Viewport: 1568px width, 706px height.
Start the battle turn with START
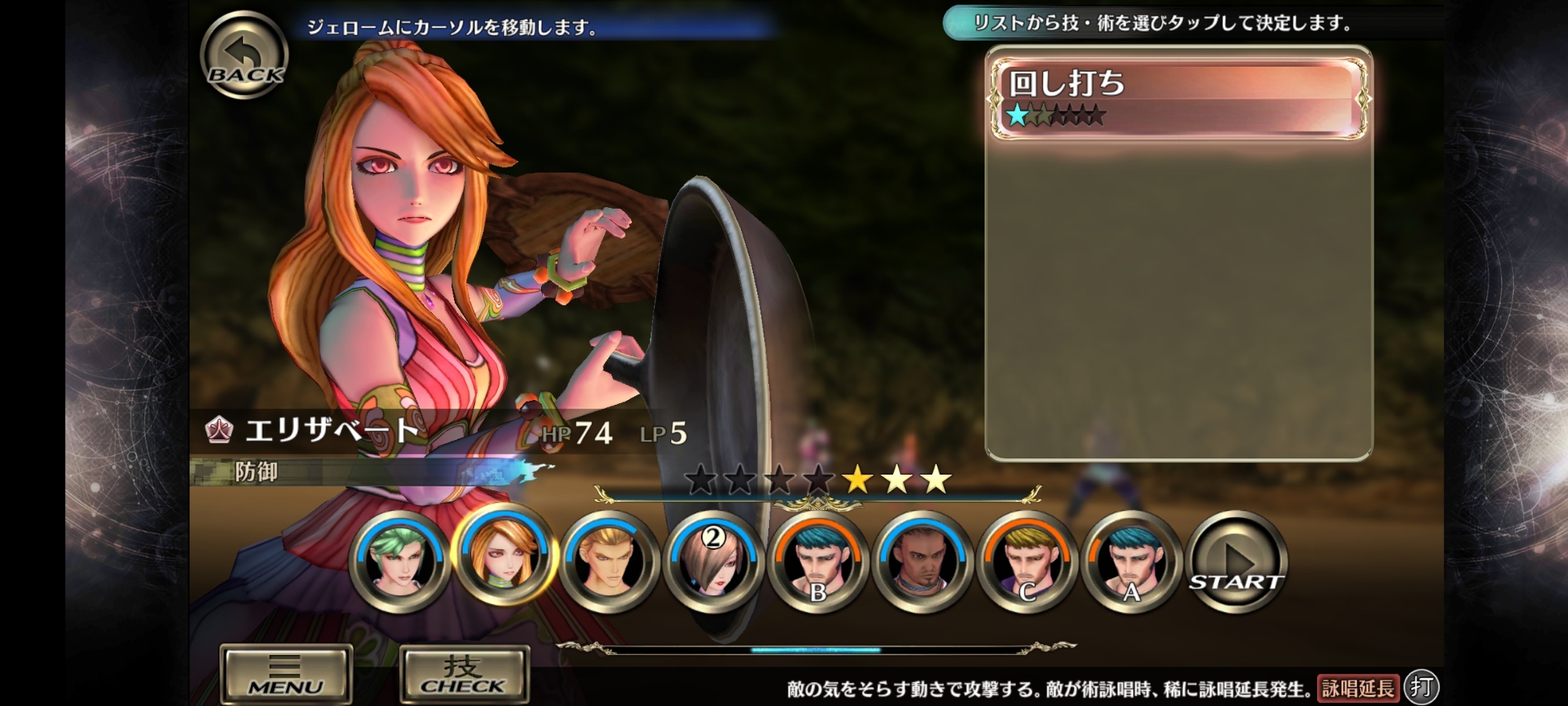[x=1236, y=562]
